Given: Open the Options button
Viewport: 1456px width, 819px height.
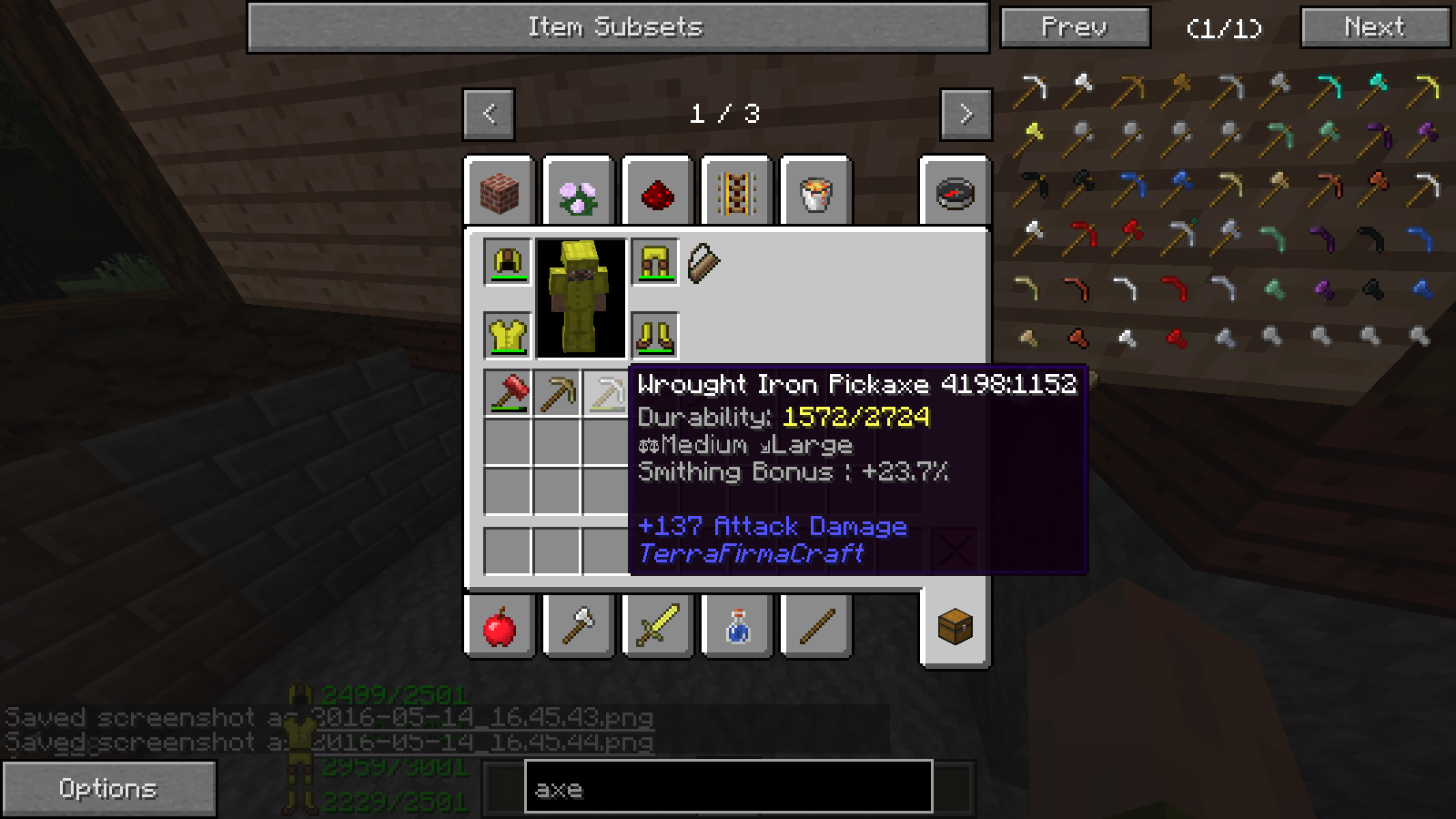Looking at the screenshot, I should 108,788.
